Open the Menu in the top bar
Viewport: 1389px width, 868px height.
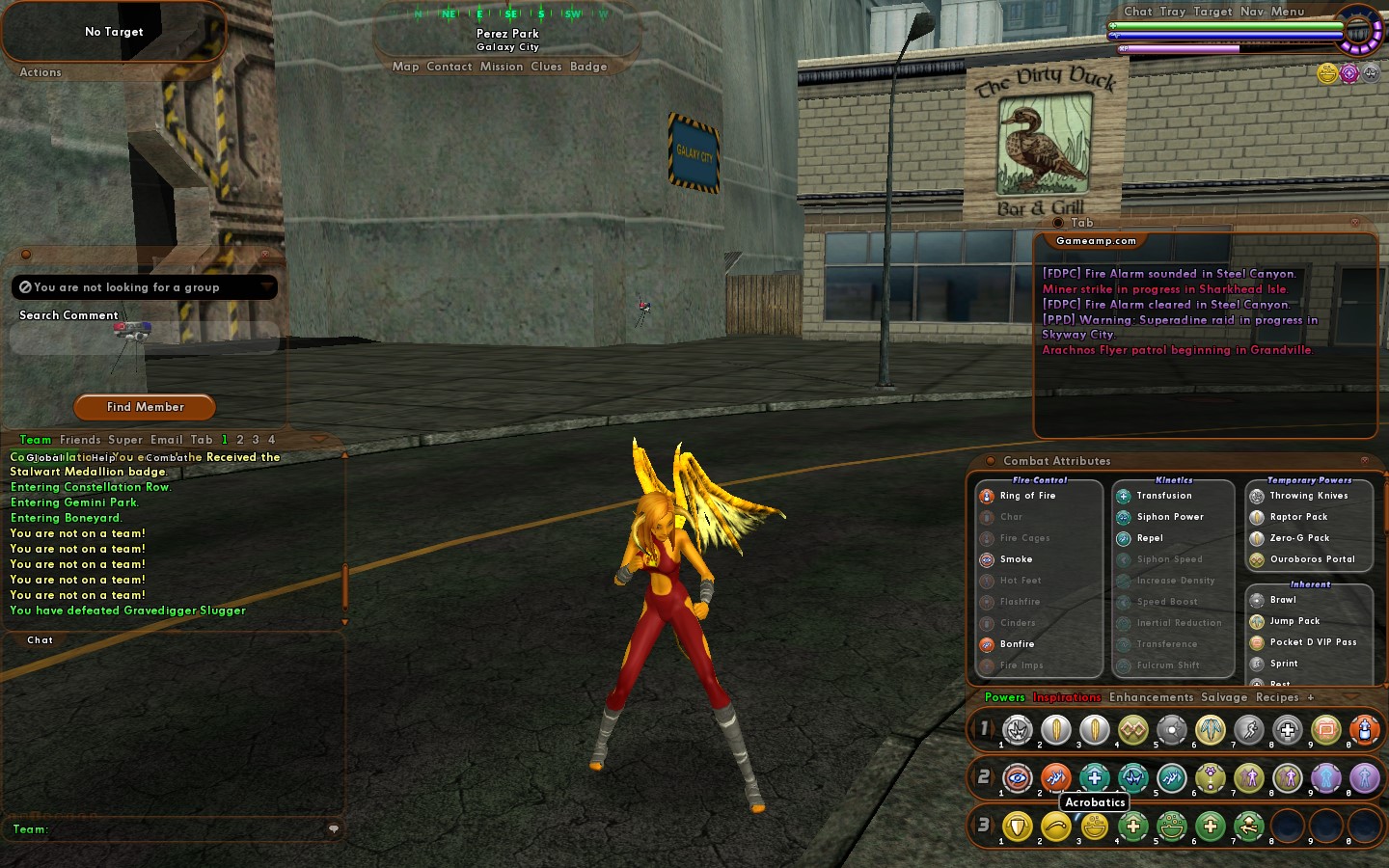coord(1288,12)
